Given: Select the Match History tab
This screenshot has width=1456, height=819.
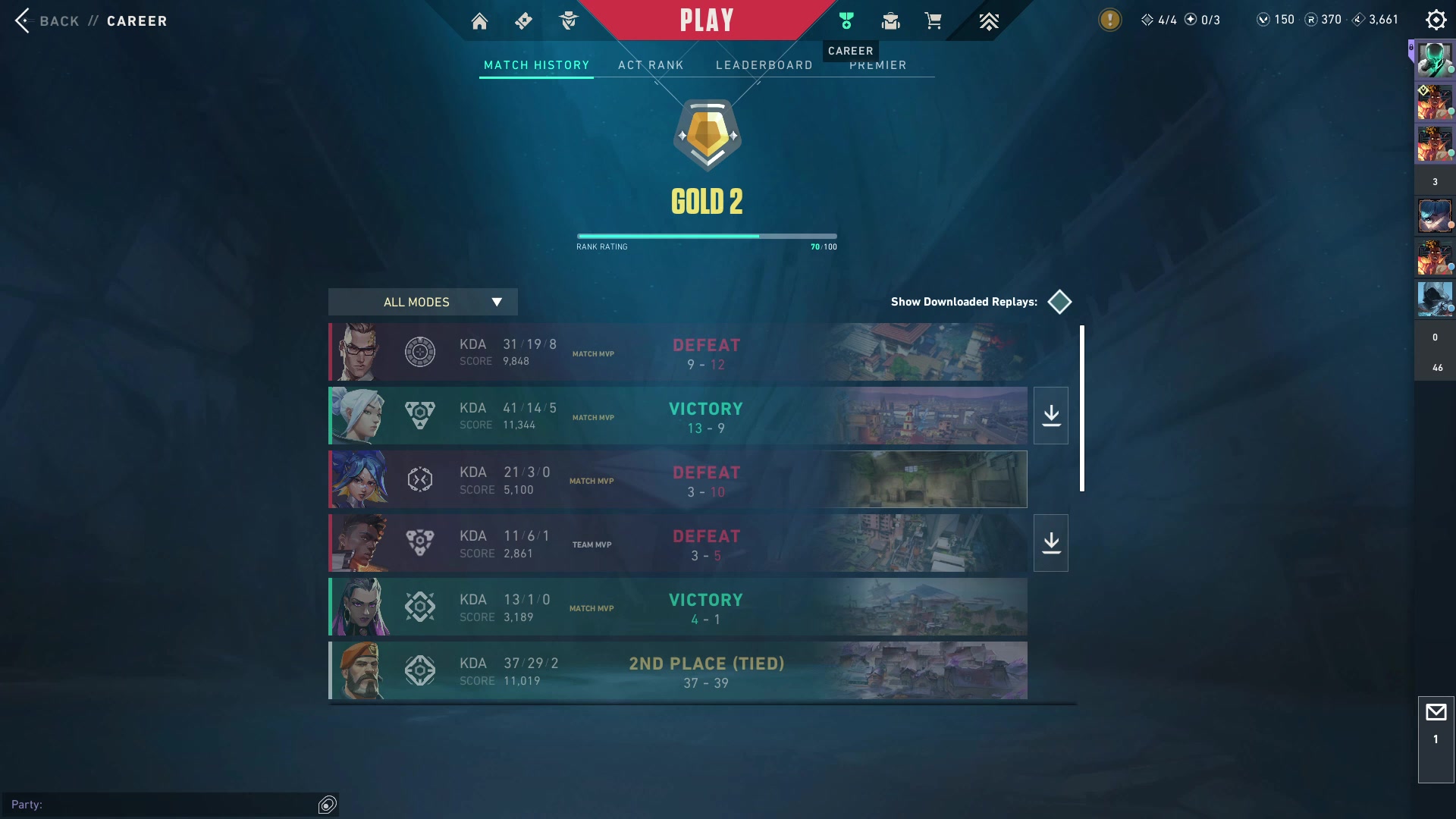Looking at the screenshot, I should (x=536, y=65).
